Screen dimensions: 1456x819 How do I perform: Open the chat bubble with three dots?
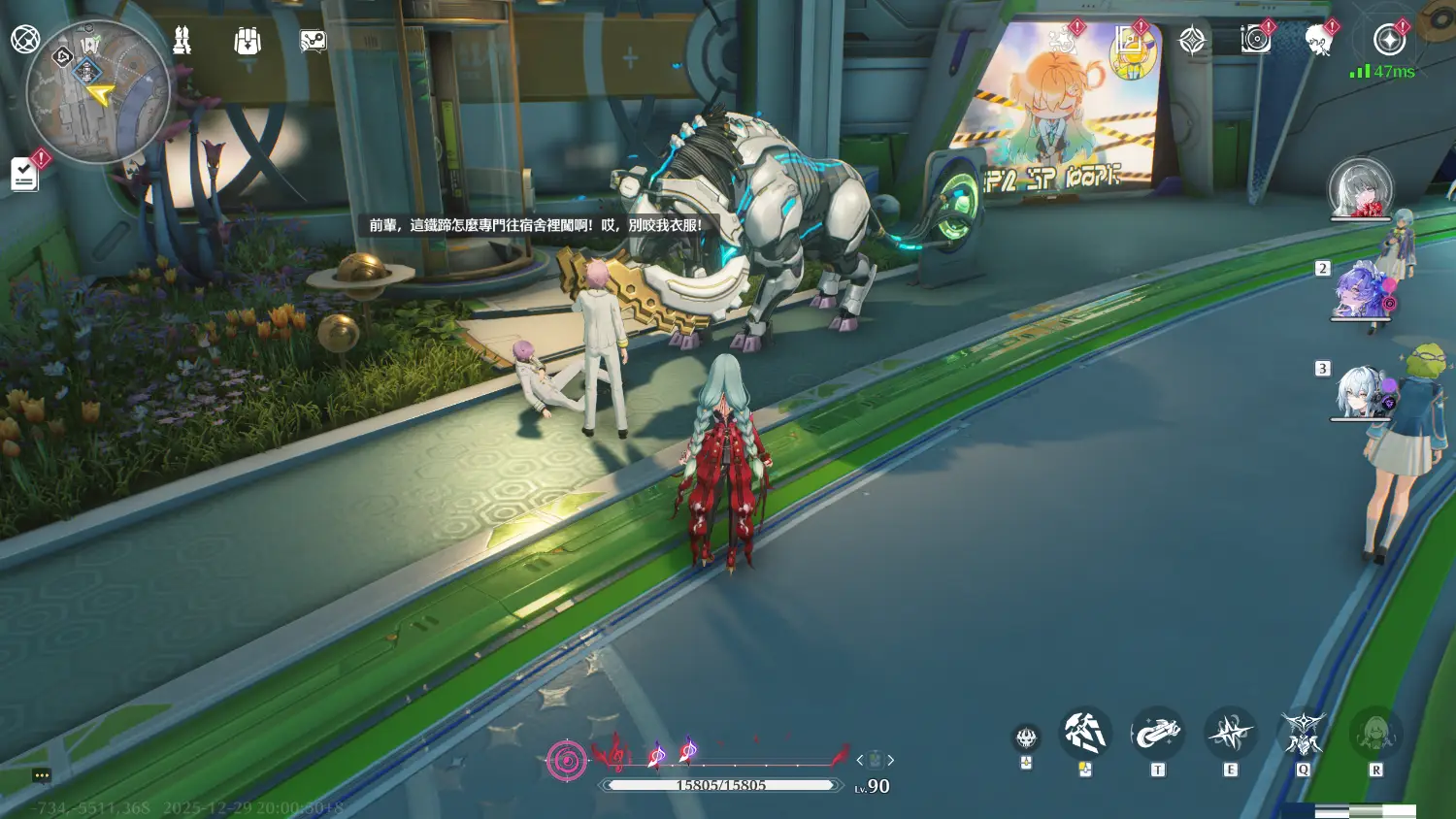point(41,775)
